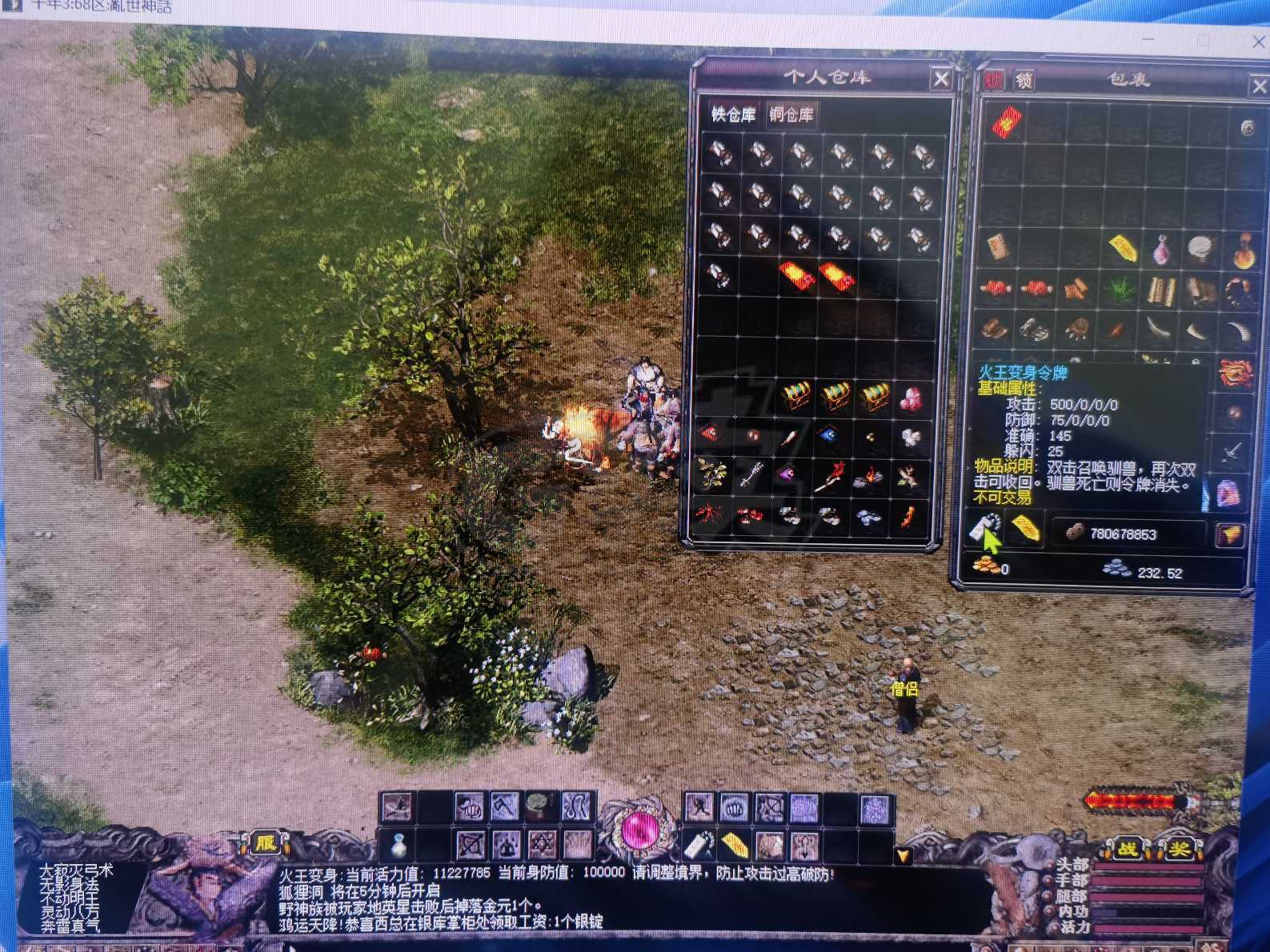Select the red envelope in the bag
The image size is (1270, 952).
(1007, 123)
